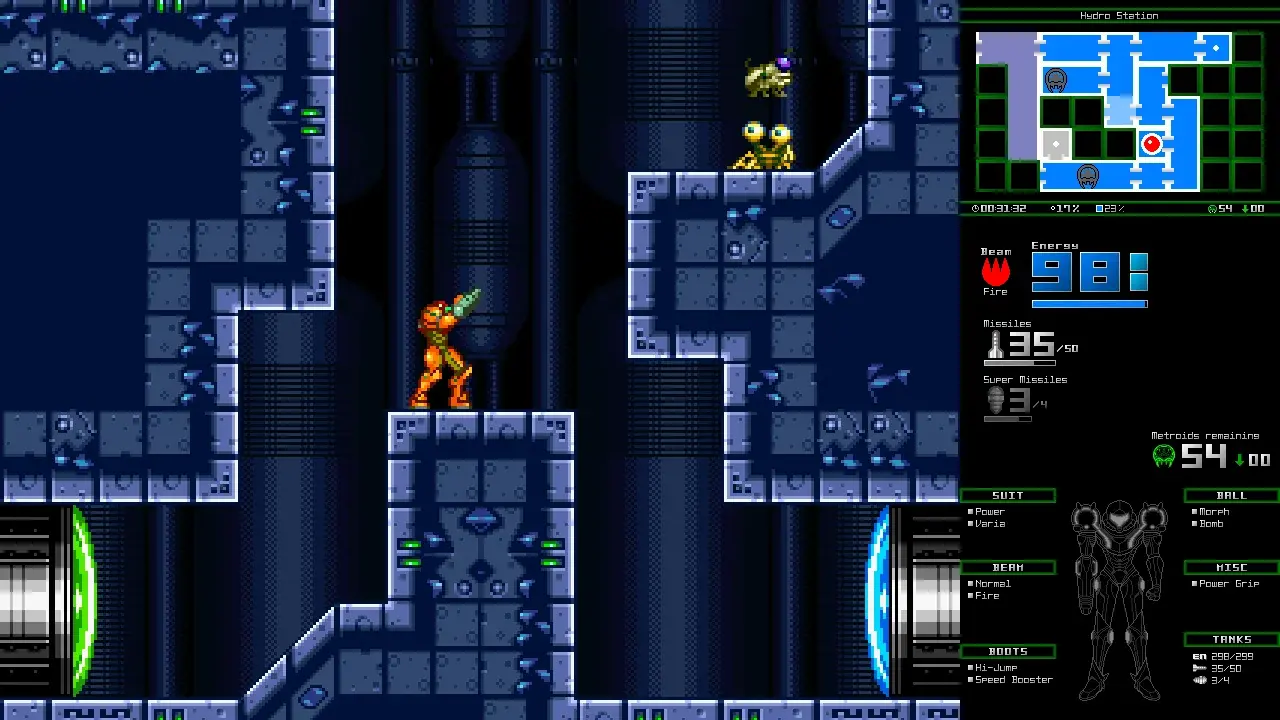
Task: Toggle the Power suit entry
Action: tap(990, 512)
